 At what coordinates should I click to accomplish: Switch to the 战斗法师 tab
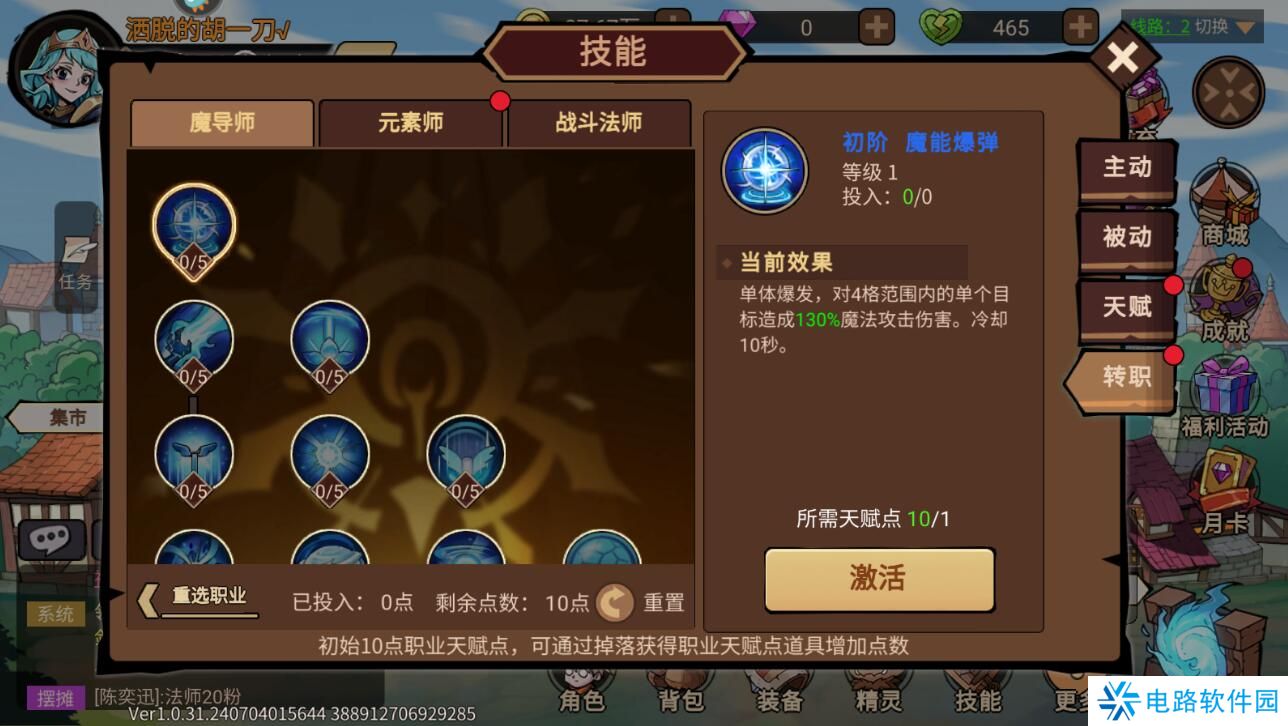point(599,122)
